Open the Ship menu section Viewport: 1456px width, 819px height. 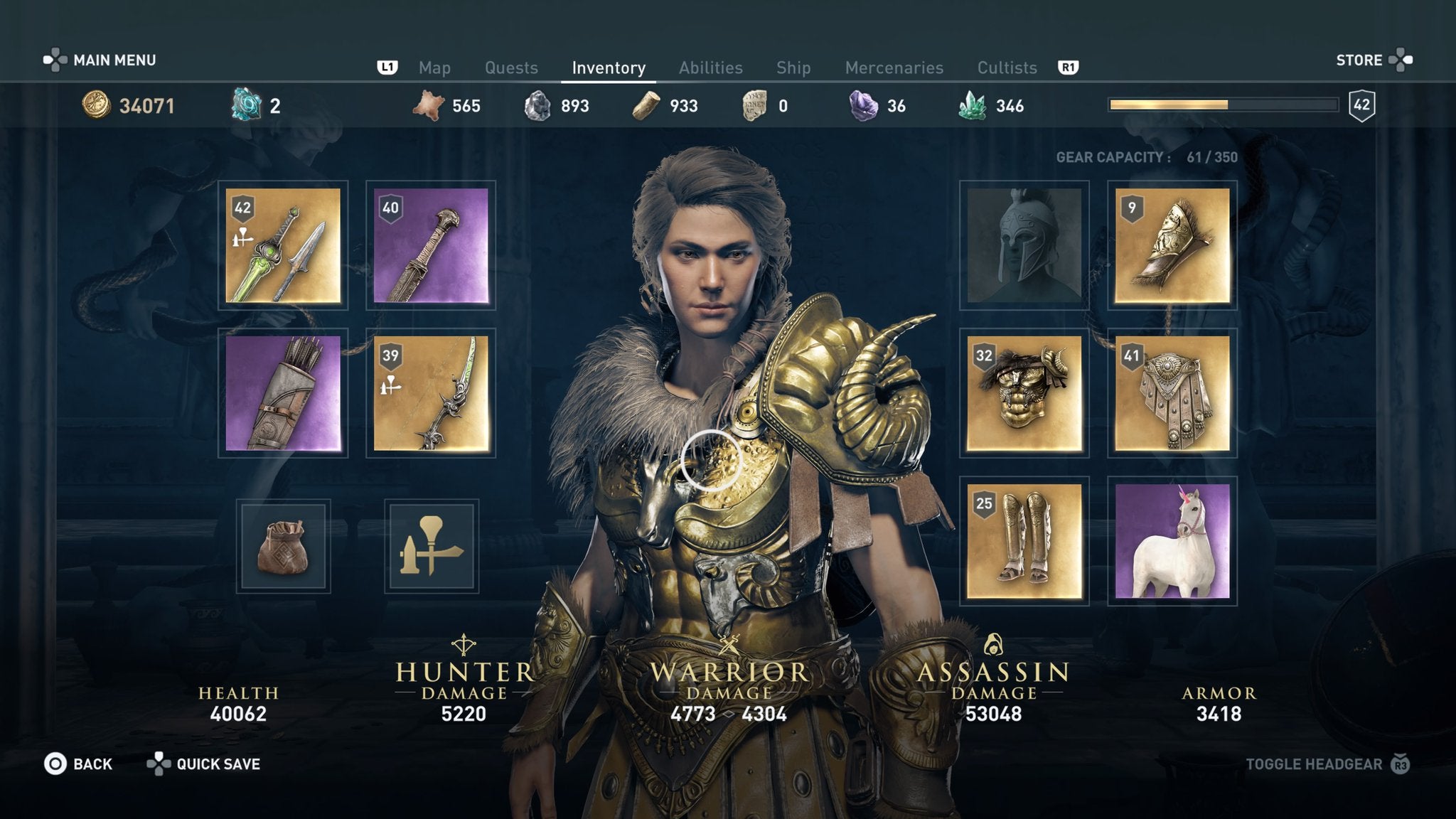(x=794, y=68)
